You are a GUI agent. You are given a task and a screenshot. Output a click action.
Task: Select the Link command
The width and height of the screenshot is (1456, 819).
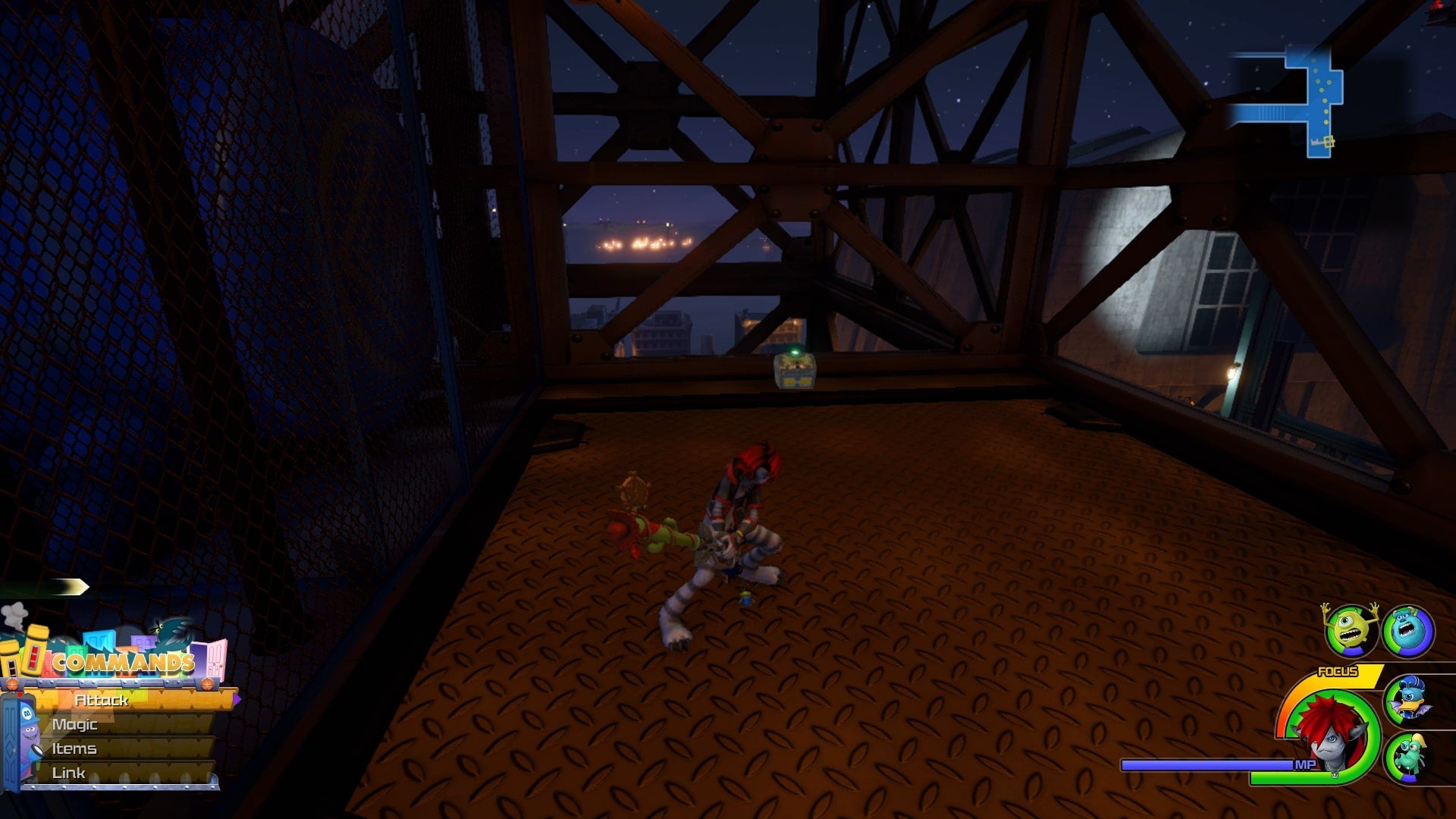70,771
